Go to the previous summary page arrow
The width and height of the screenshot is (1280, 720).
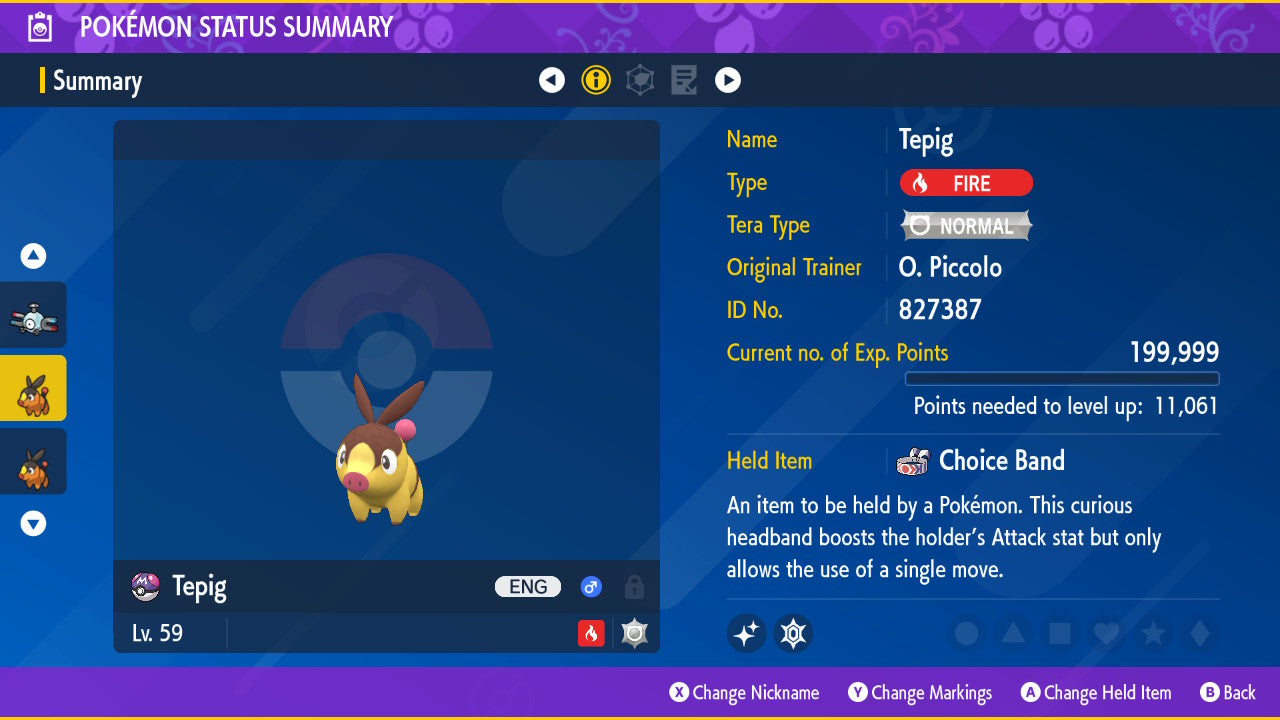tap(552, 80)
